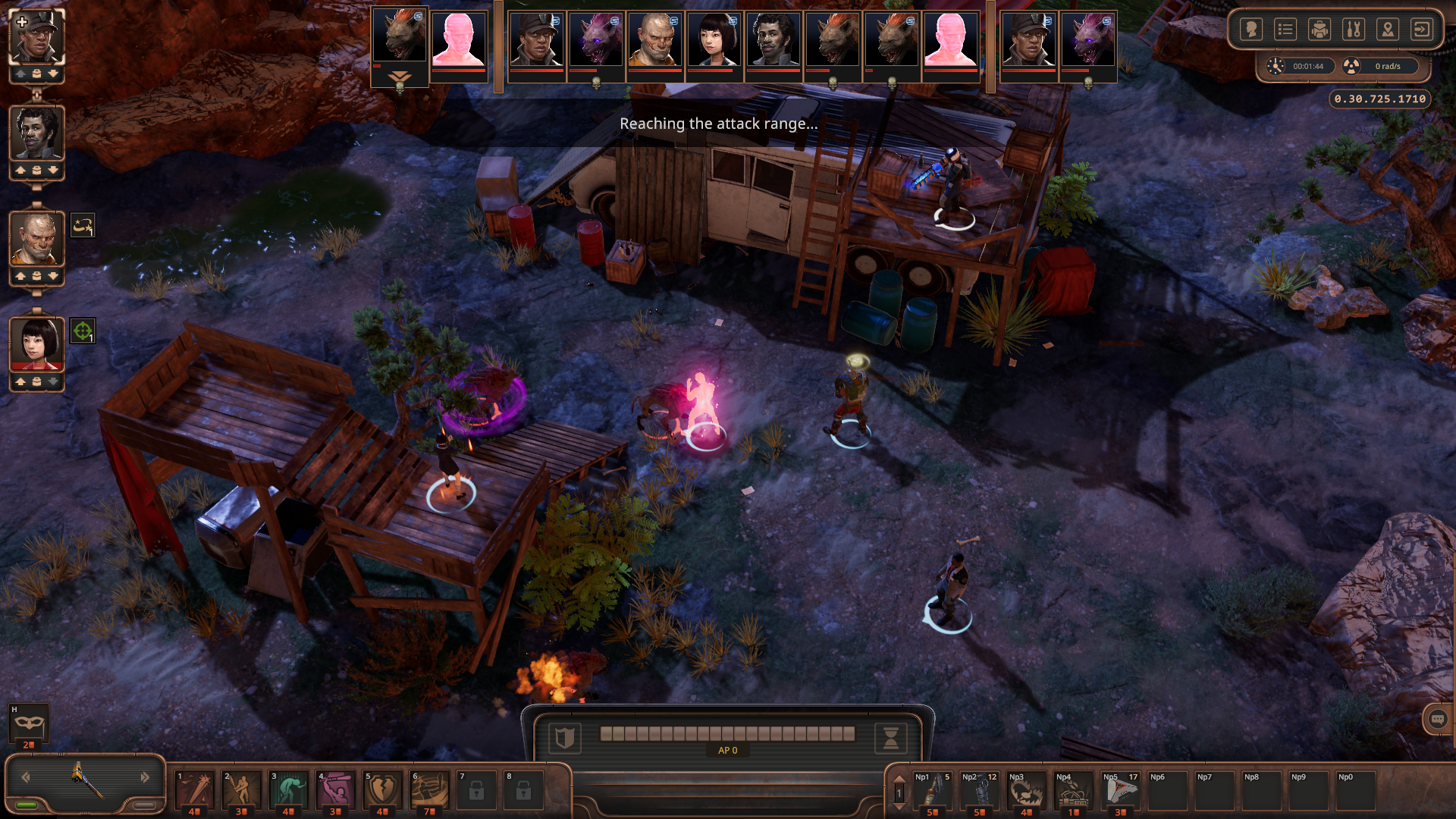The image size is (1456, 819).
Task: Open the map marker screen
Action: tap(1388, 30)
